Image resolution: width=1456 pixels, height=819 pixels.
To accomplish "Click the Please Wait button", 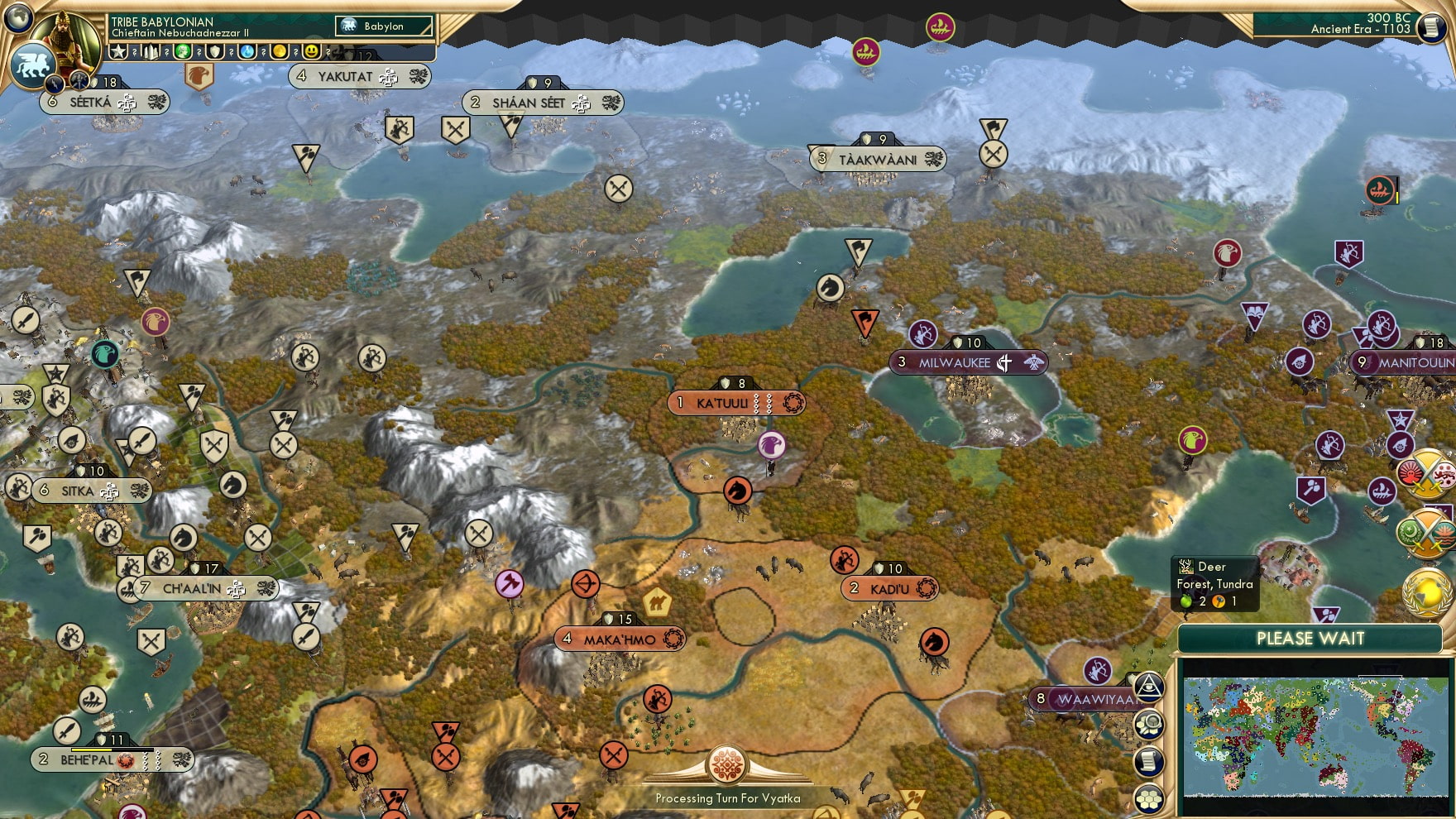I will pos(1310,639).
